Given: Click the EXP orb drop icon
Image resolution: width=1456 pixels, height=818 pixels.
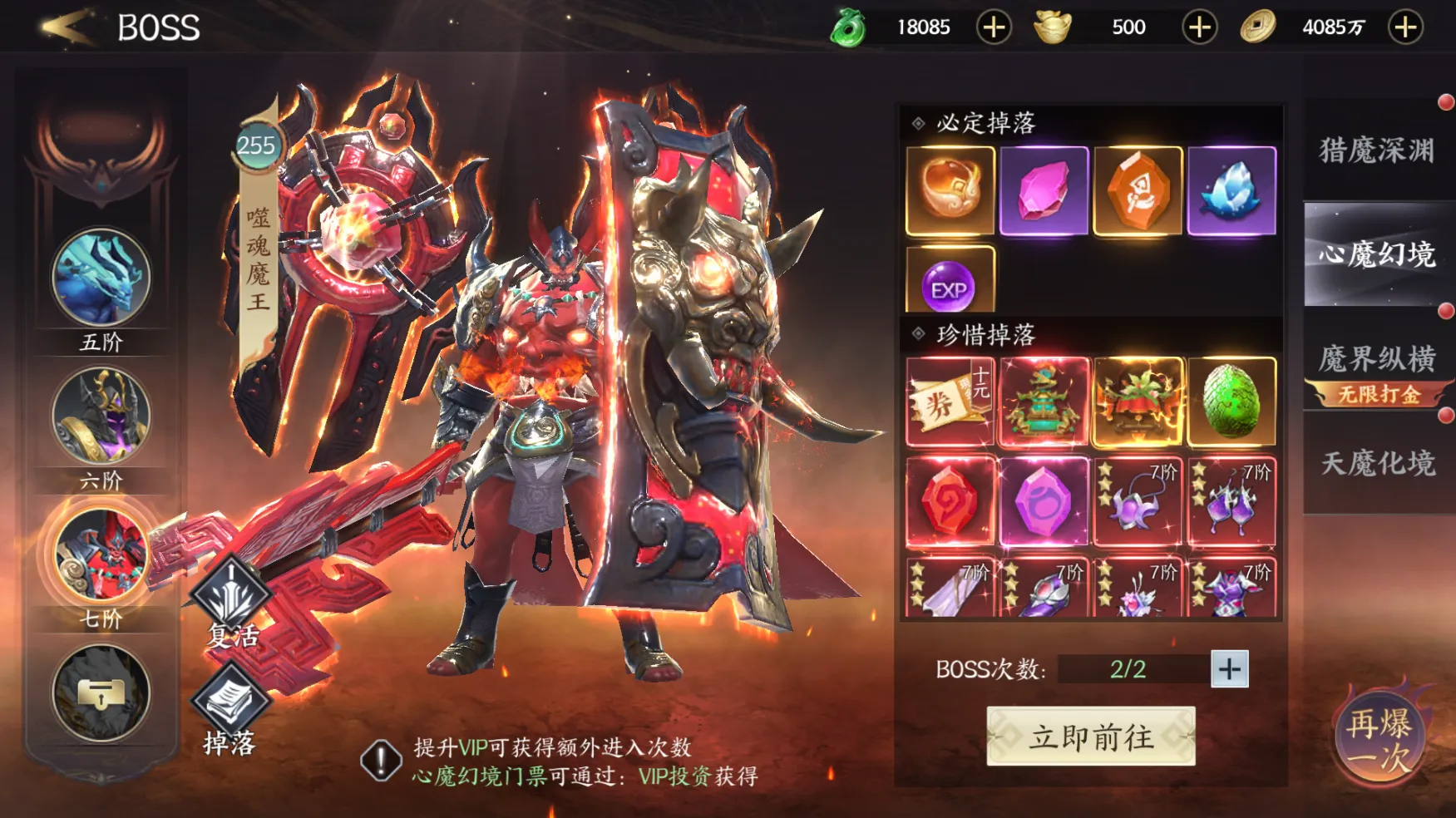Looking at the screenshot, I should tap(948, 288).
